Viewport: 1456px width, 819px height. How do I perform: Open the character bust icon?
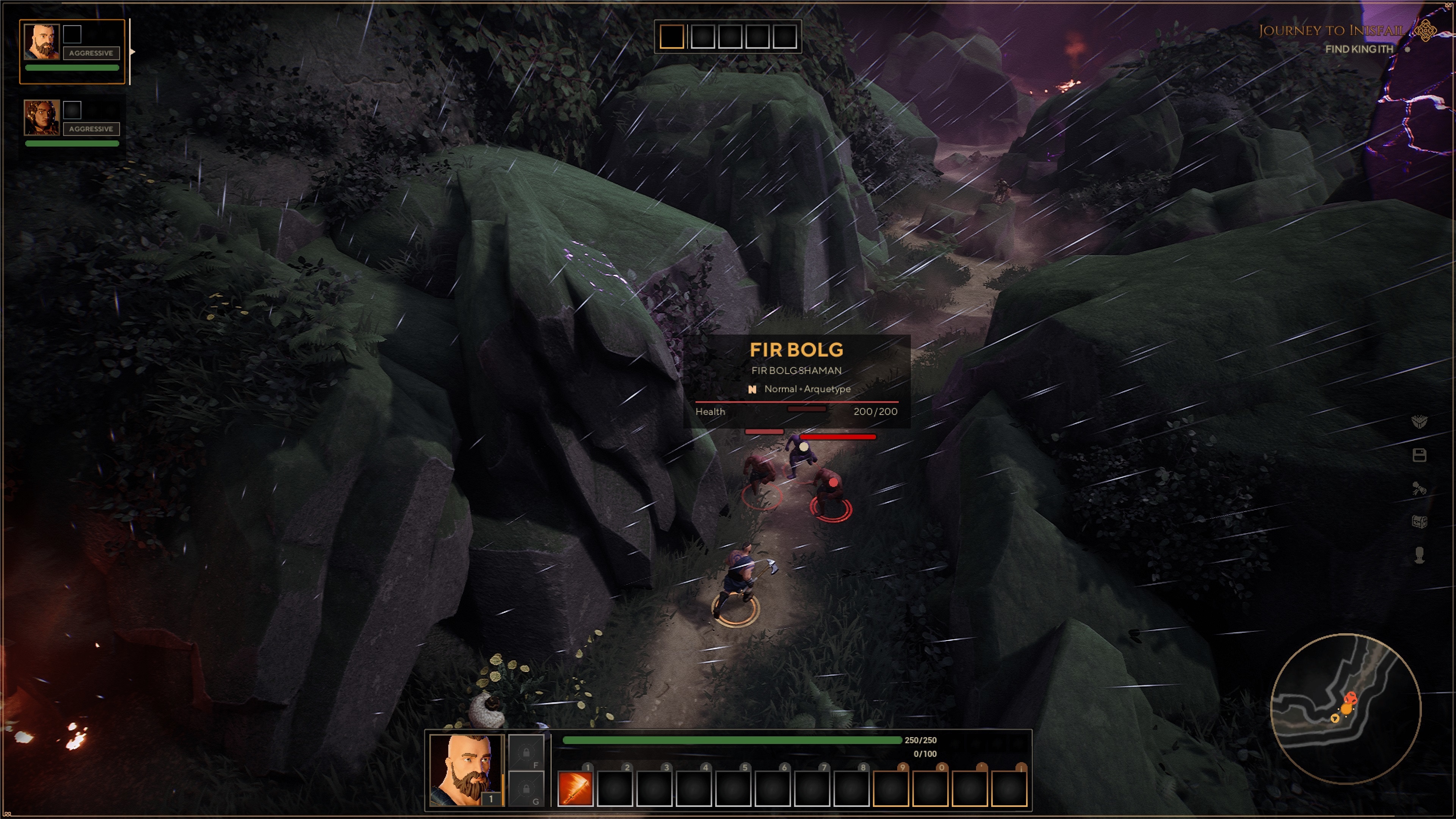[x=1419, y=555]
